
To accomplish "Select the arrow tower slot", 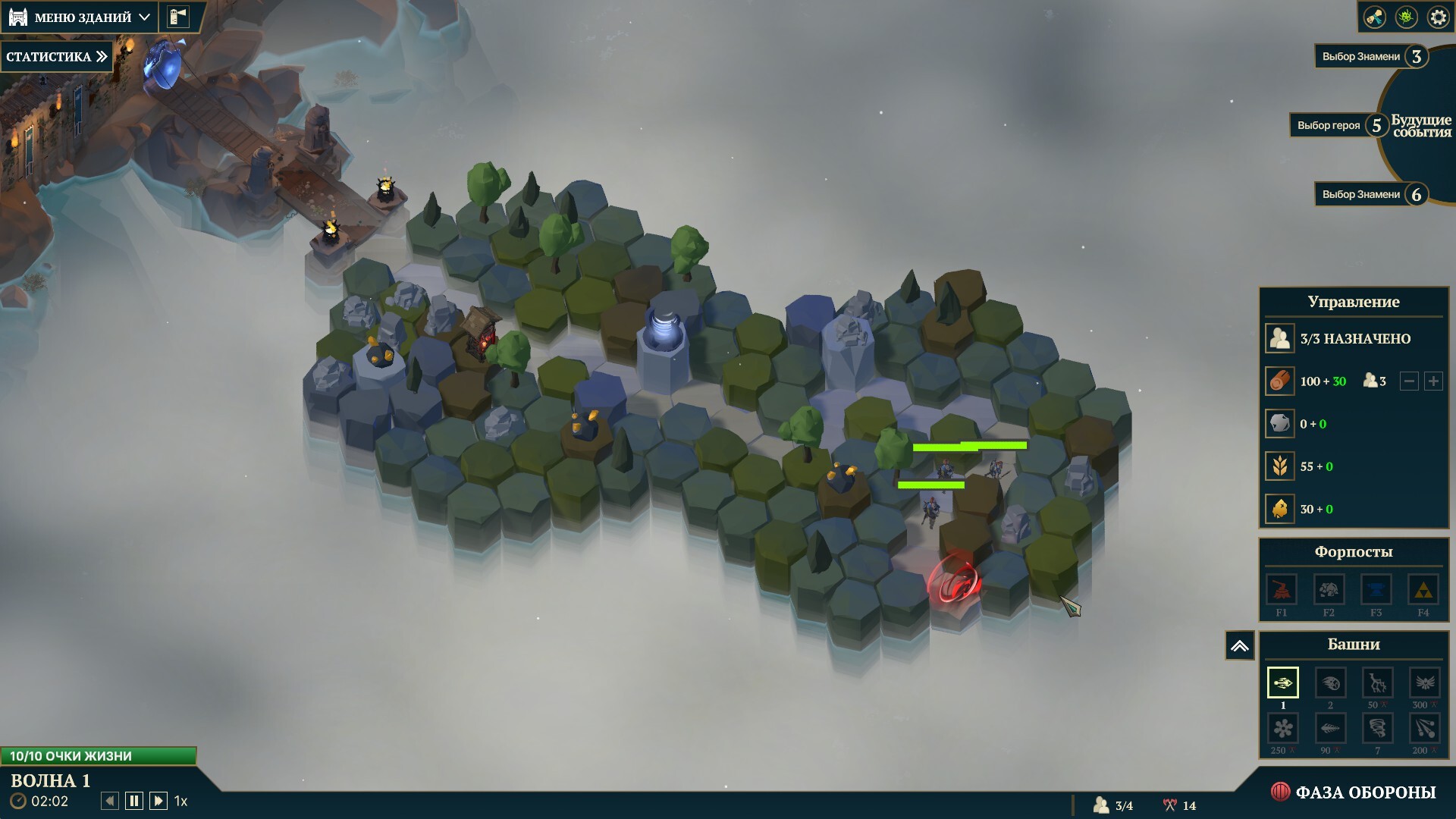I will pyautogui.click(x=1282, y=682).
